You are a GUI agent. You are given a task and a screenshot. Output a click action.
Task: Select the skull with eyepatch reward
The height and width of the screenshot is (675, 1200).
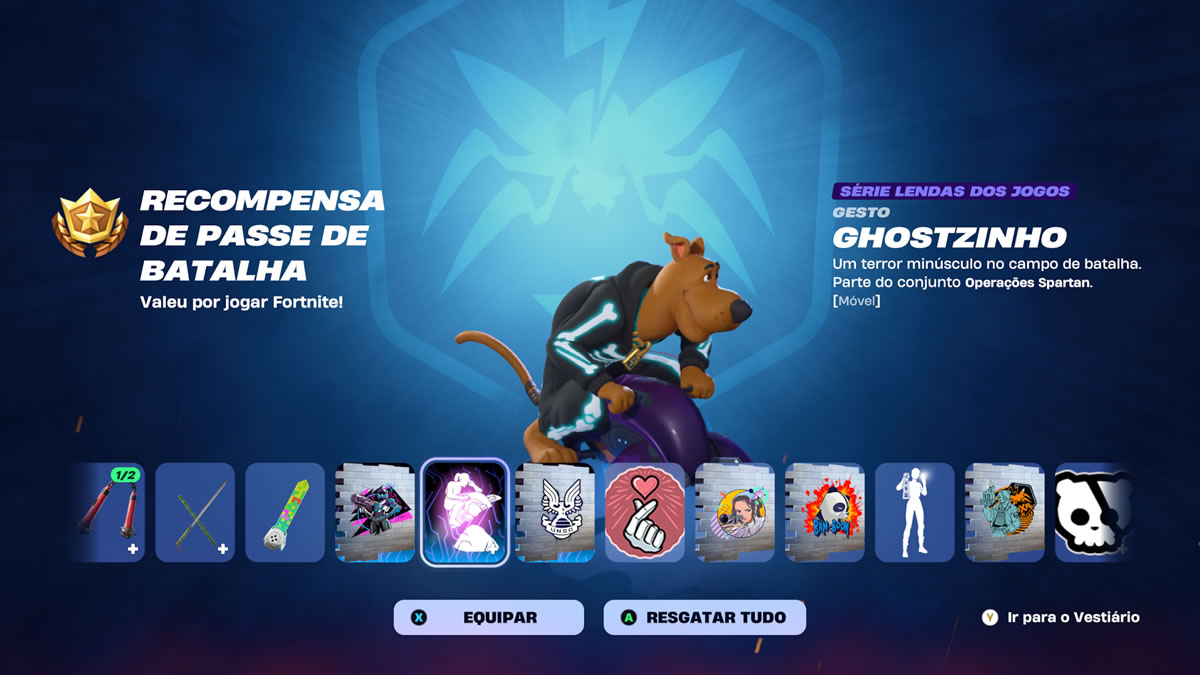tap(1092, 512)
